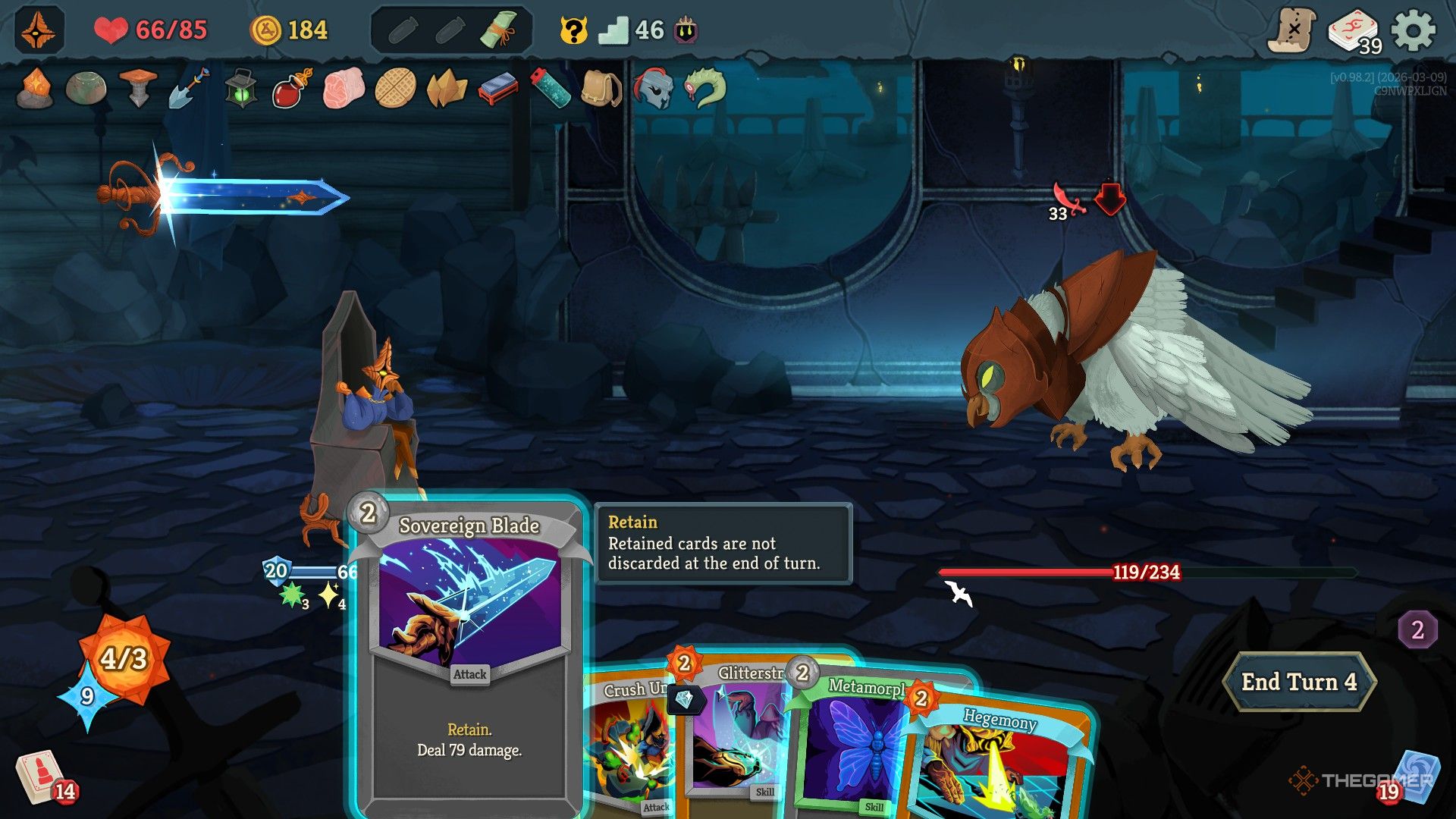Inspect the green lantern relic
The image size is (1456, 819).
coord(240,89)
